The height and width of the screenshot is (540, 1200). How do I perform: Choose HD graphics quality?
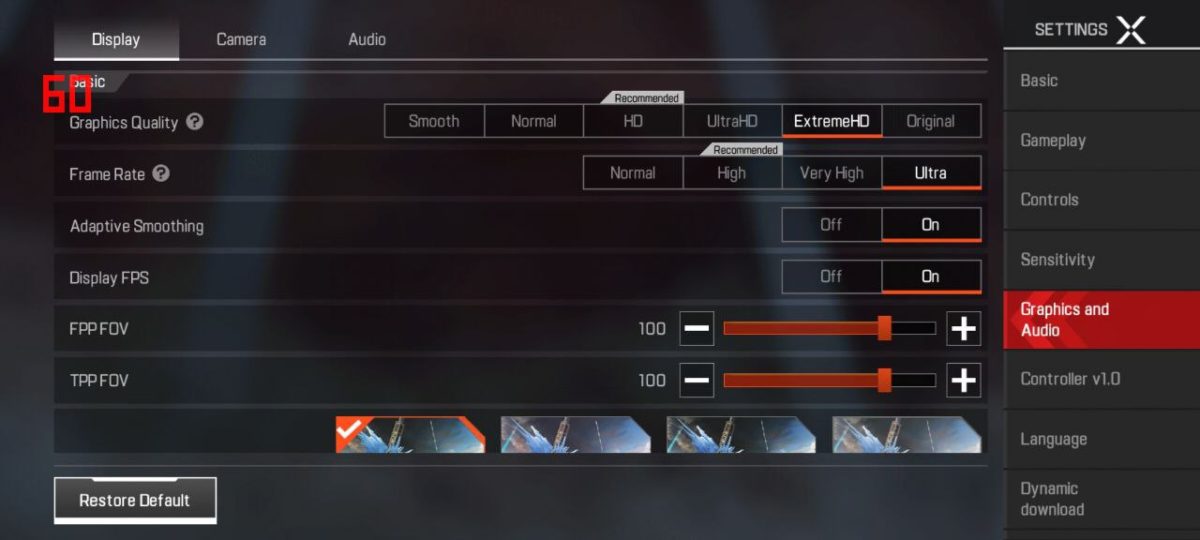pos(632,122)
